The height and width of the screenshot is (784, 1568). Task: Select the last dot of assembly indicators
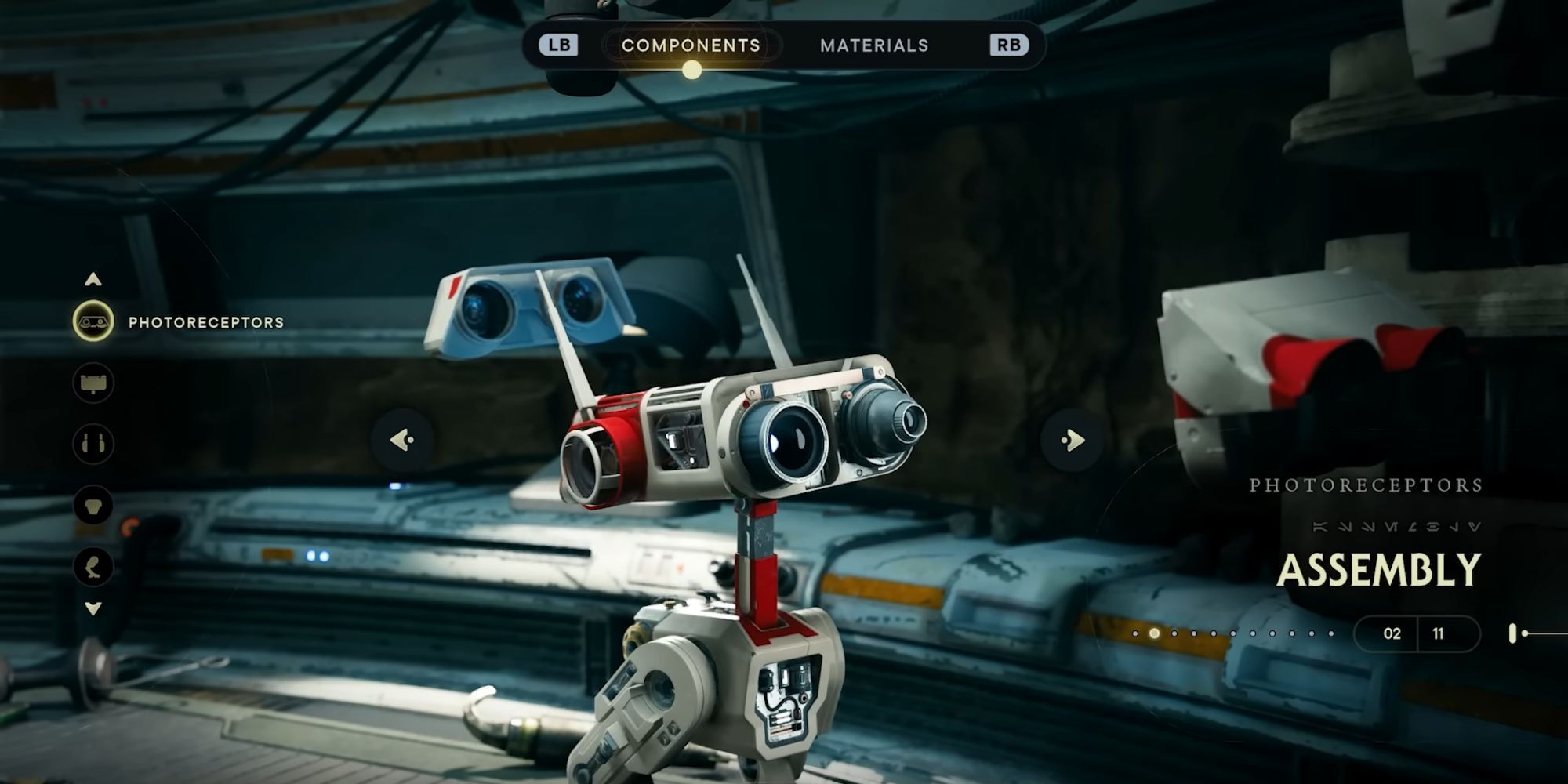(1331, 633)
